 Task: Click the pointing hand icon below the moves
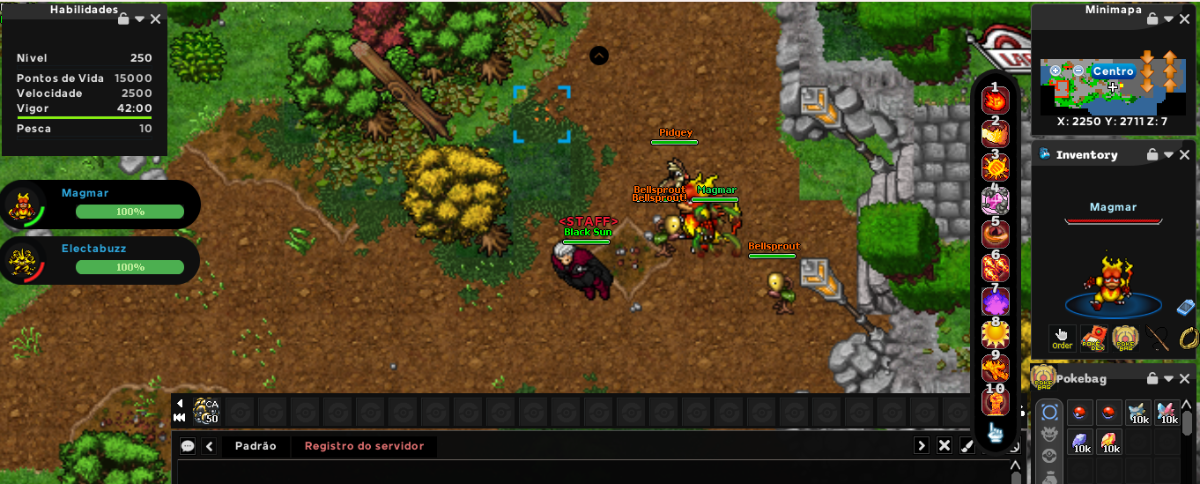click(x=996, y=433)
